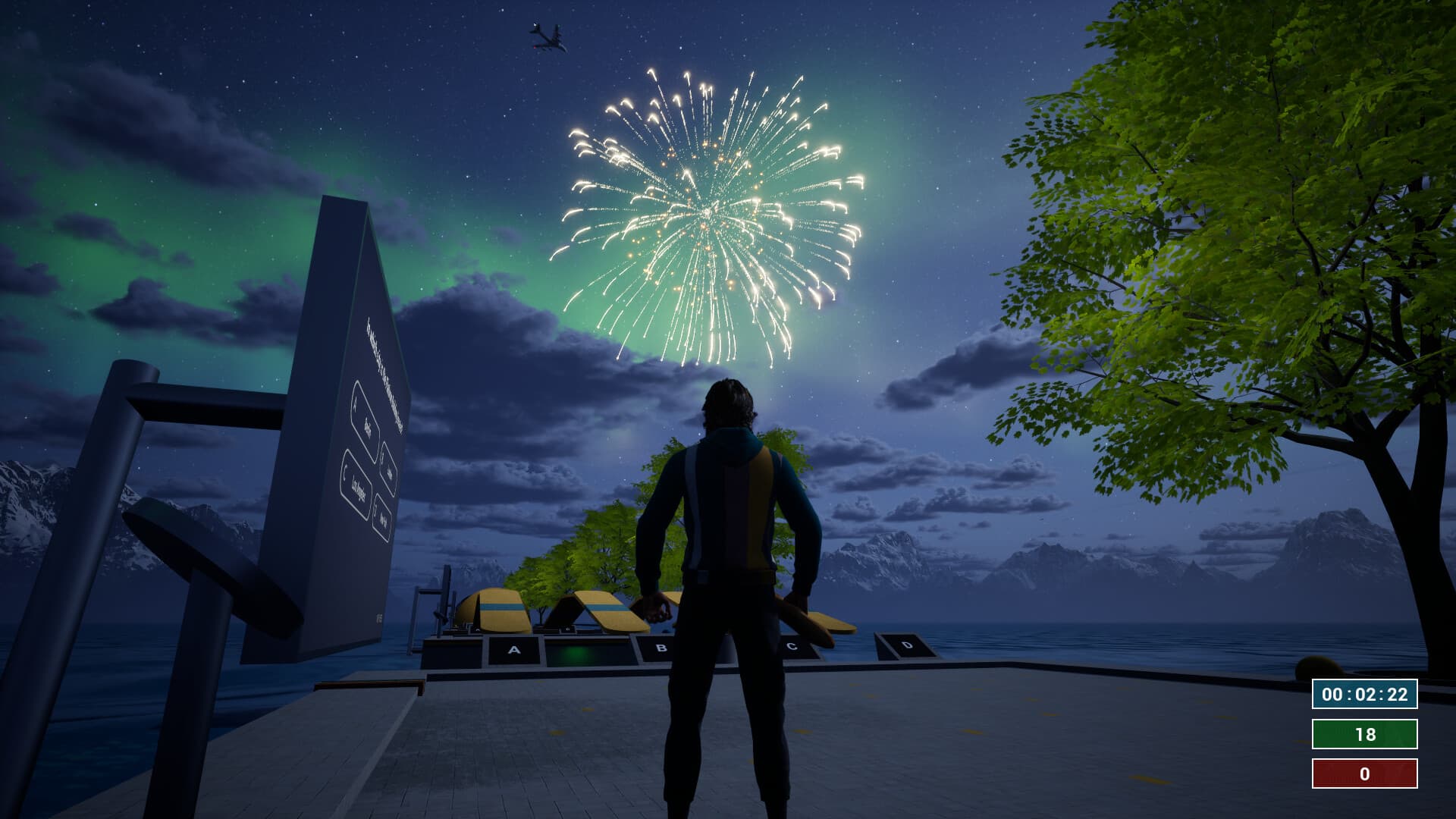Click the letter A answer pad marker
The width and height of the screenshot is (1456, 819).
(513, 648)
